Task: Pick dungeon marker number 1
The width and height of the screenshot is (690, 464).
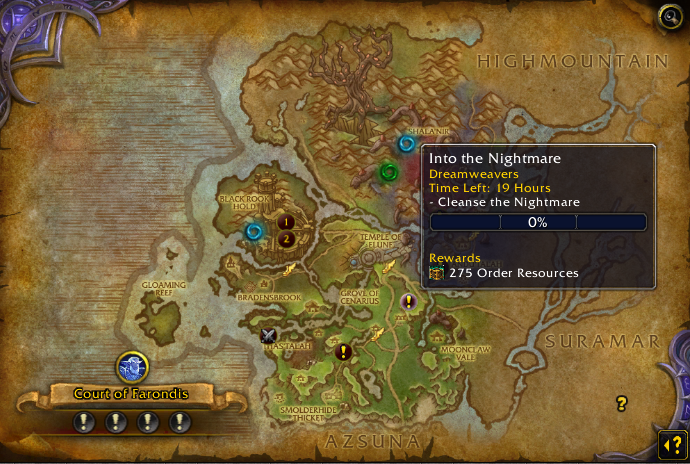Action: 286,222
